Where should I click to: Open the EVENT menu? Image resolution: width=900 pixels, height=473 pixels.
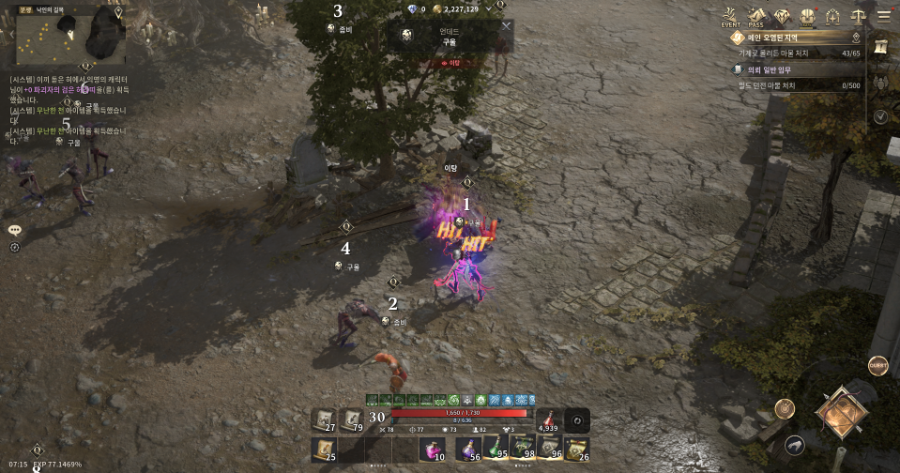click(731, 15)
